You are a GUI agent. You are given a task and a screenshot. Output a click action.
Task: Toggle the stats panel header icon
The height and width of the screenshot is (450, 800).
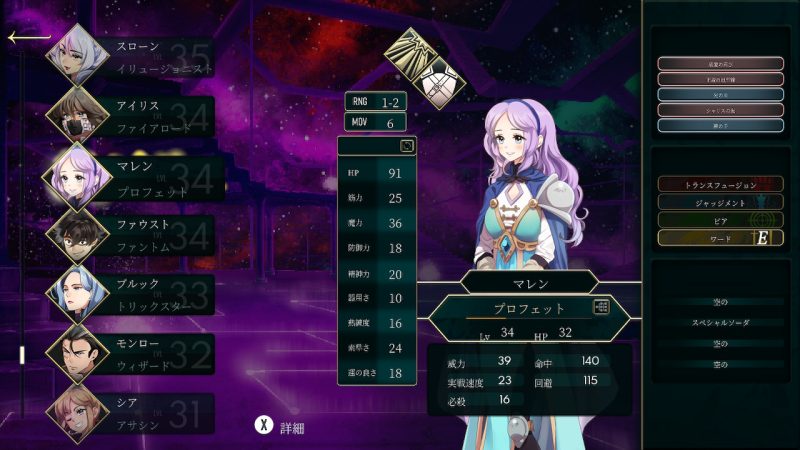click(x=407, y=146)
